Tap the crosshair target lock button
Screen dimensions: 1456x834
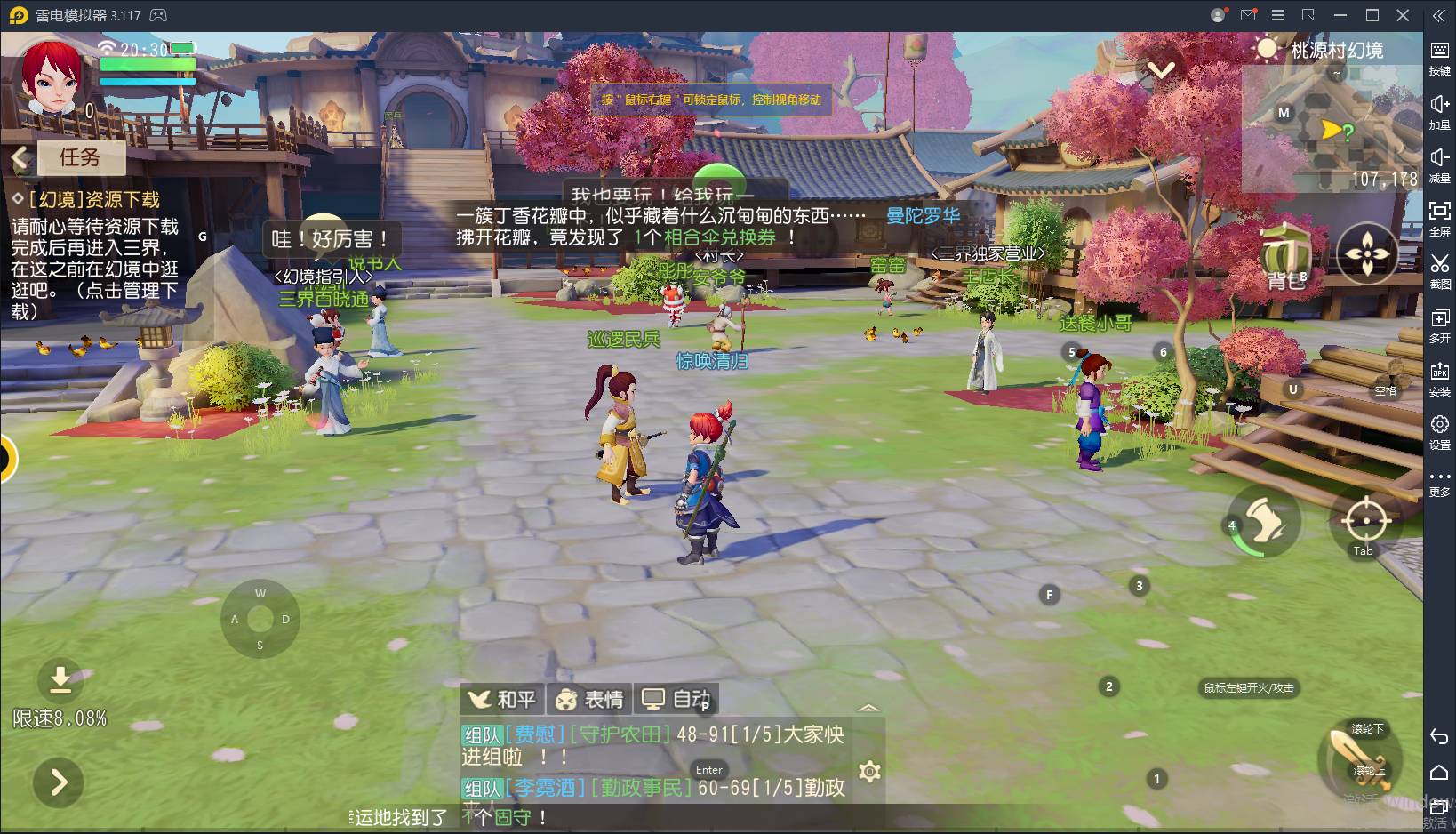click(x=1364, y=520)
